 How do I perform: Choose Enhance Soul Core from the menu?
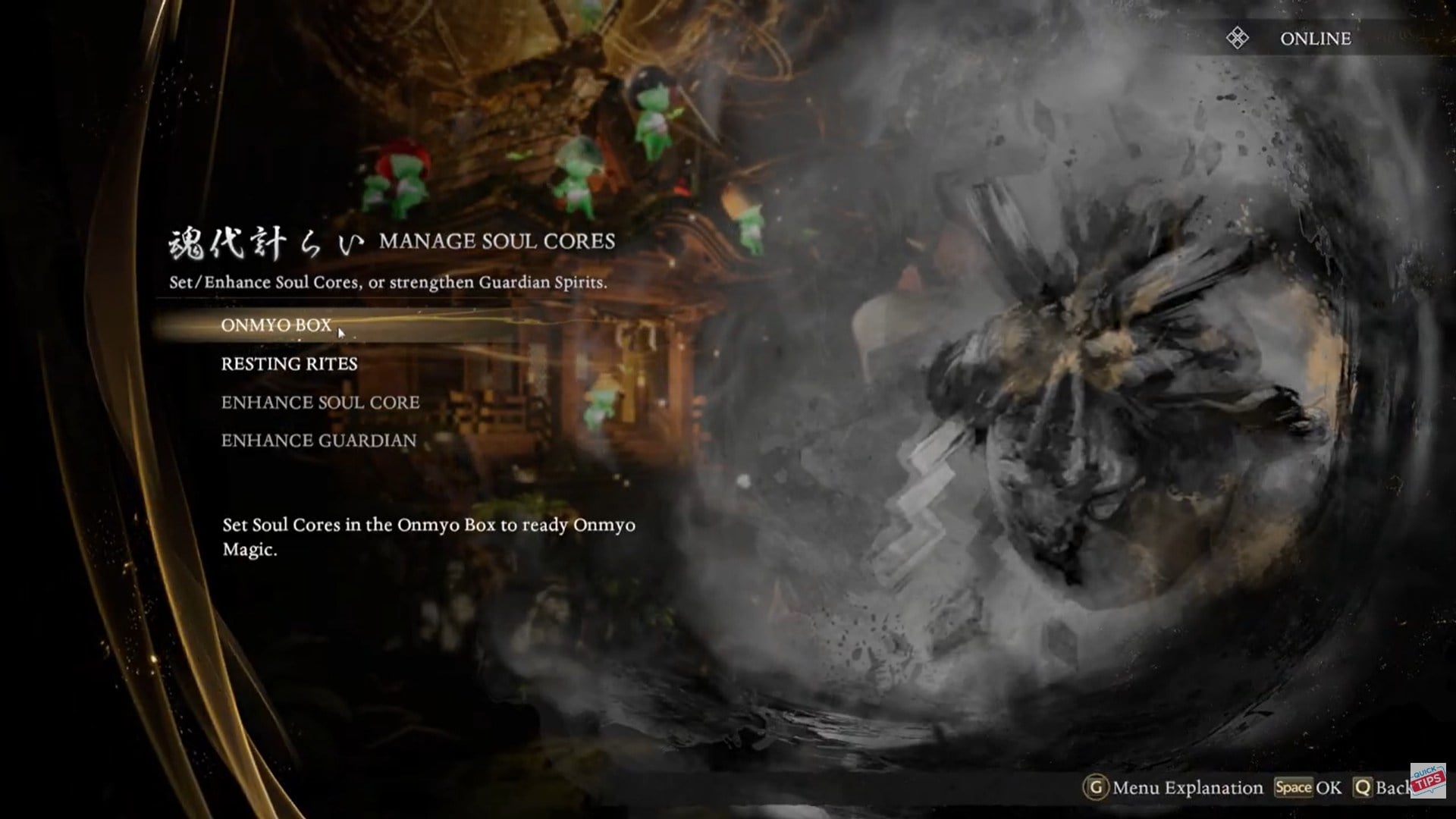319,403
